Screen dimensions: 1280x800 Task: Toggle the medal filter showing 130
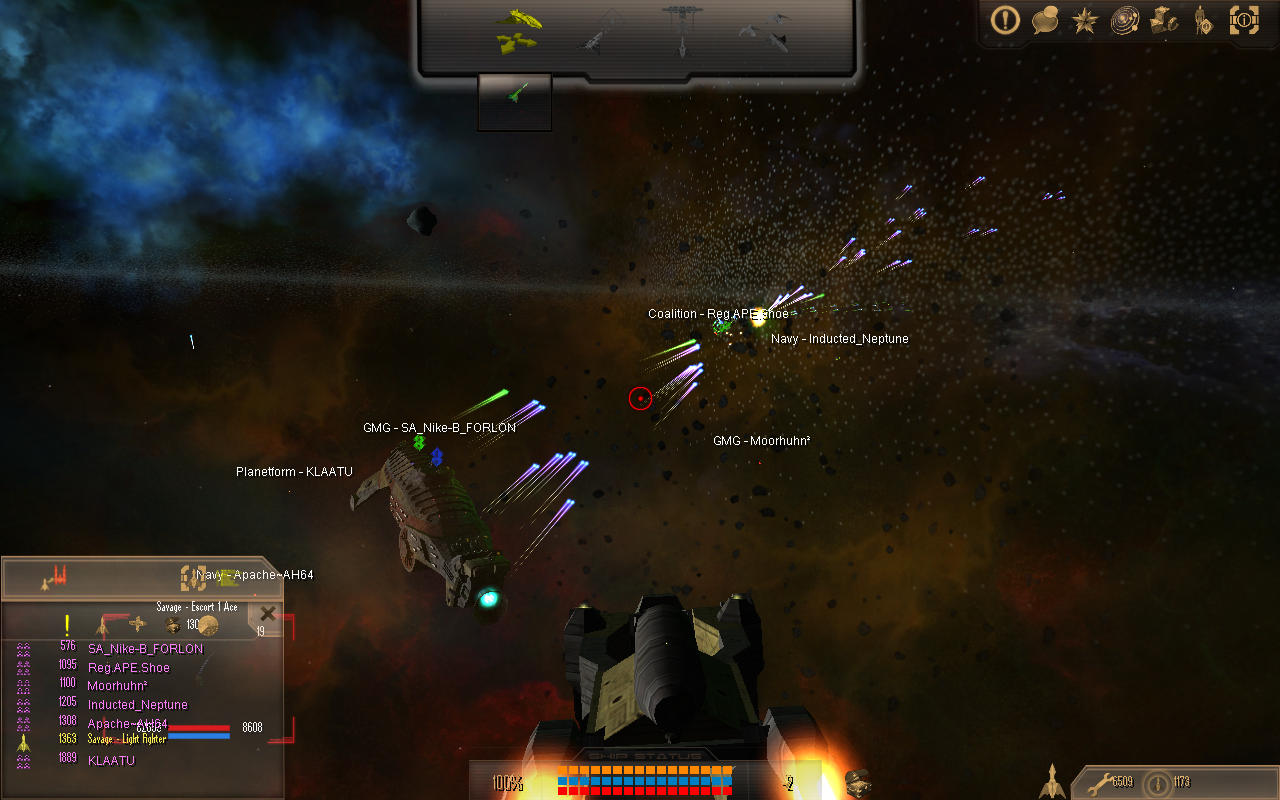pos(172,624)
